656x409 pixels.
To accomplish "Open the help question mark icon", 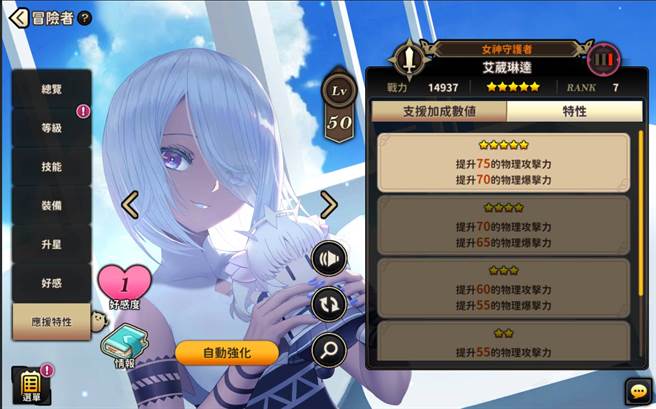I will point(85,18).
